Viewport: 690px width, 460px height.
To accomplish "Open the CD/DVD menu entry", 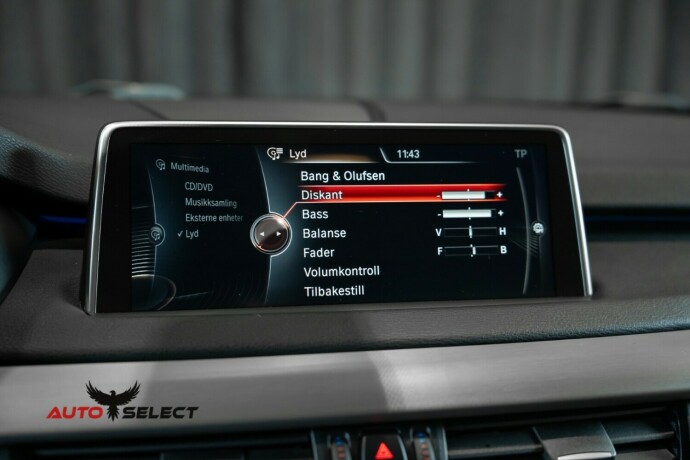I will pos(197,186).
